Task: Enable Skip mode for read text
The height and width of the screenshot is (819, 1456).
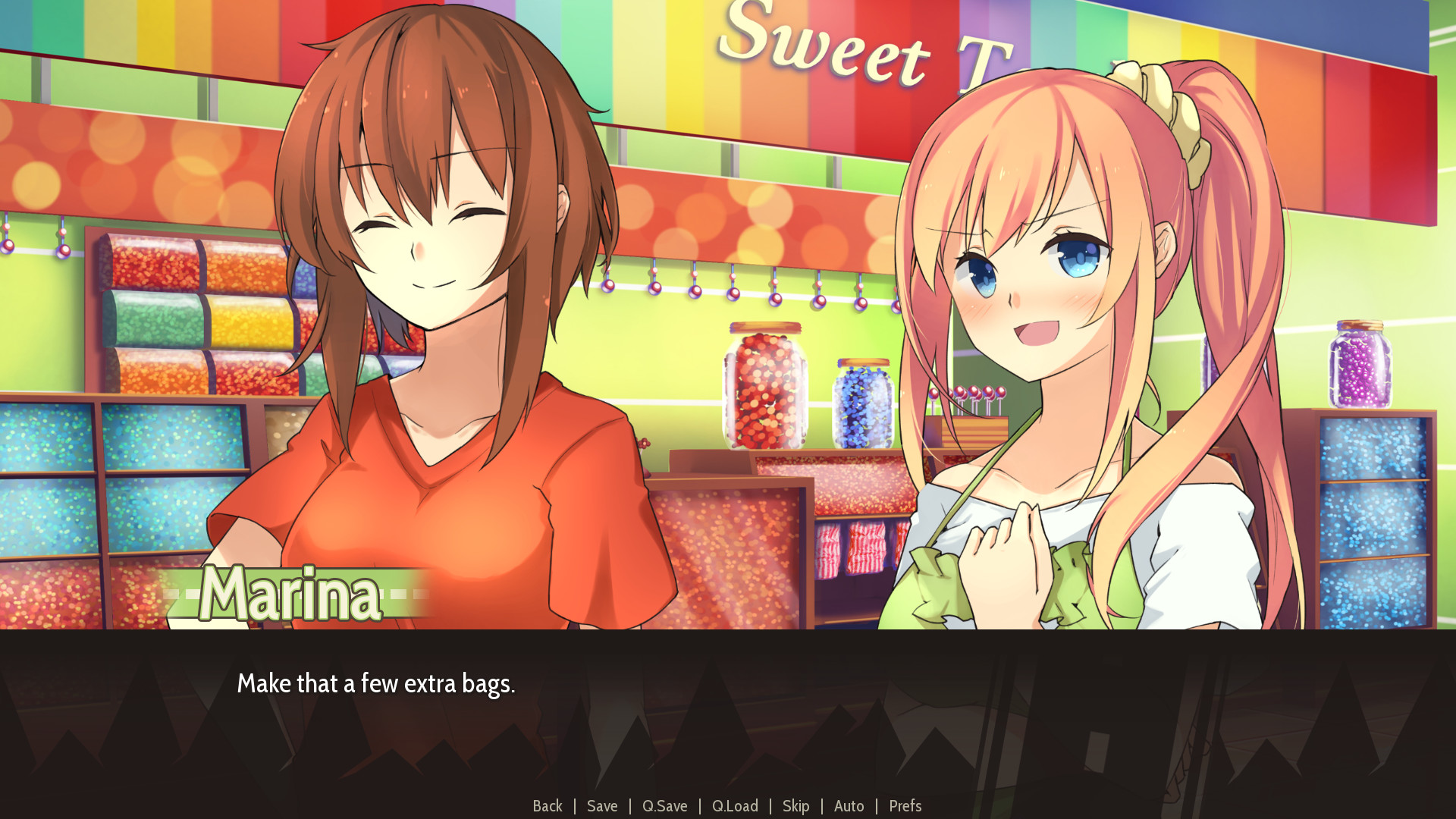Action: point(796,806)
